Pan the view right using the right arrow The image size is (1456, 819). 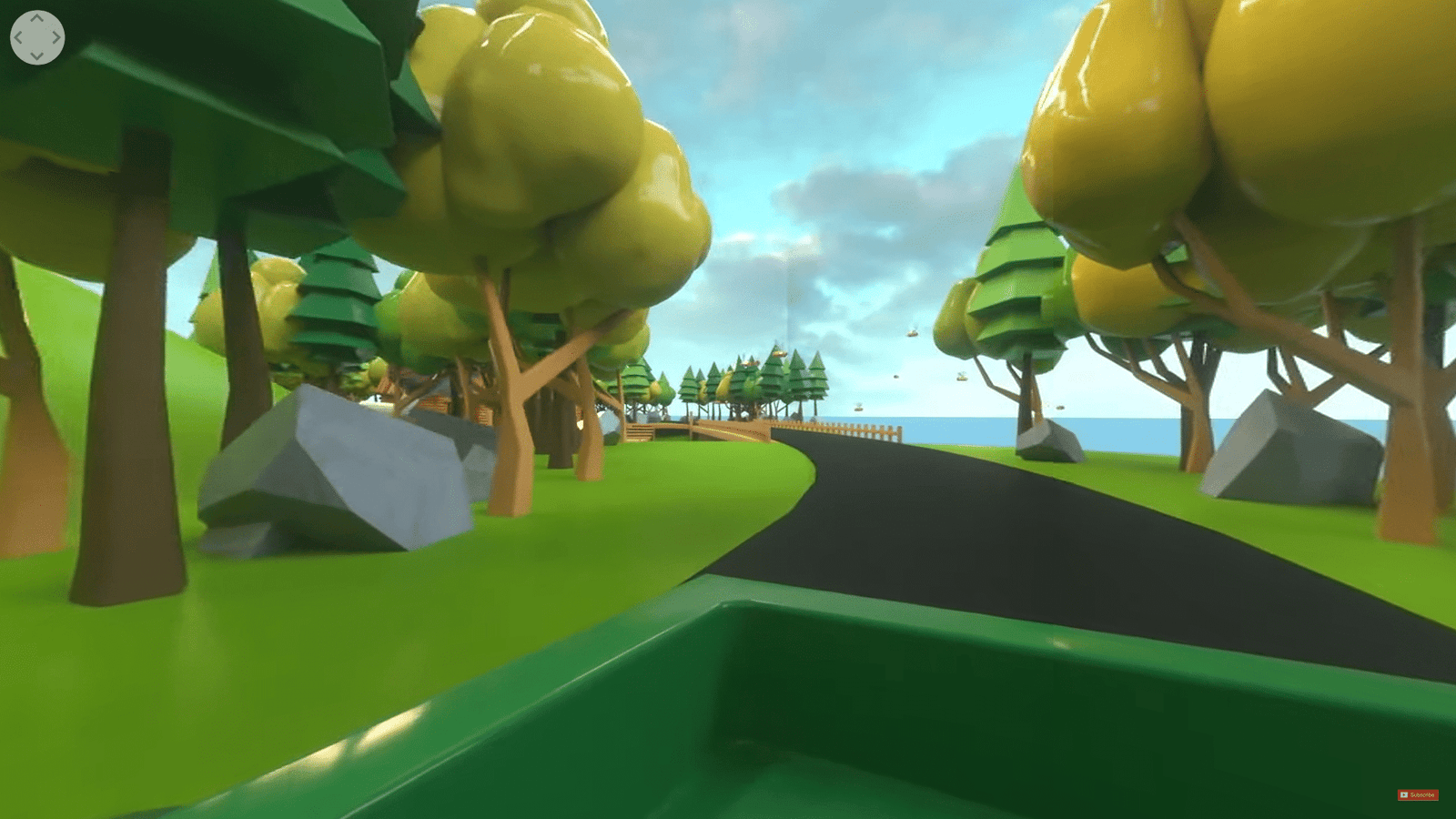(x=57, y=36)
